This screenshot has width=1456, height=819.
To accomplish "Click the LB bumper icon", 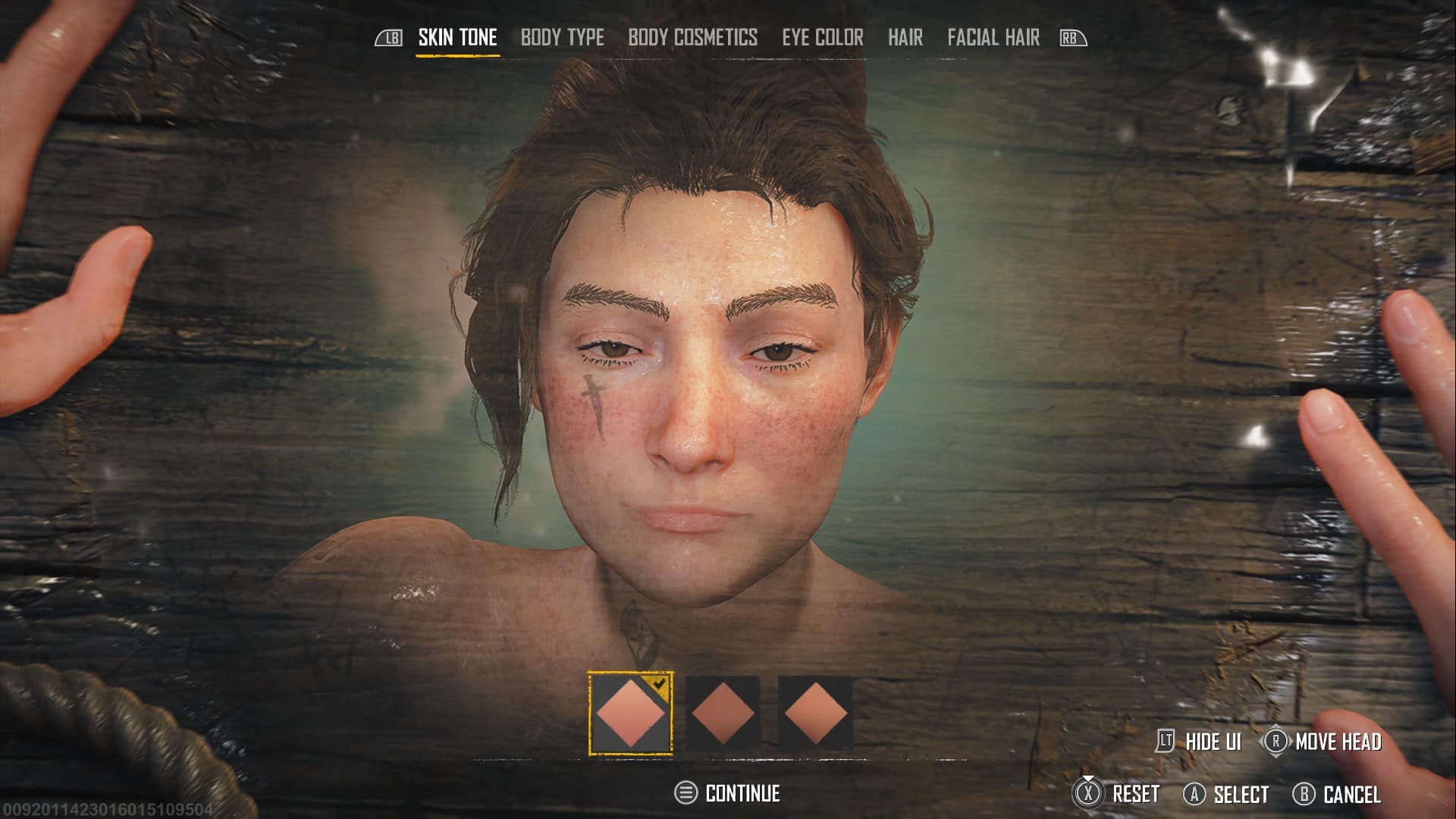I will coord(390,36).
